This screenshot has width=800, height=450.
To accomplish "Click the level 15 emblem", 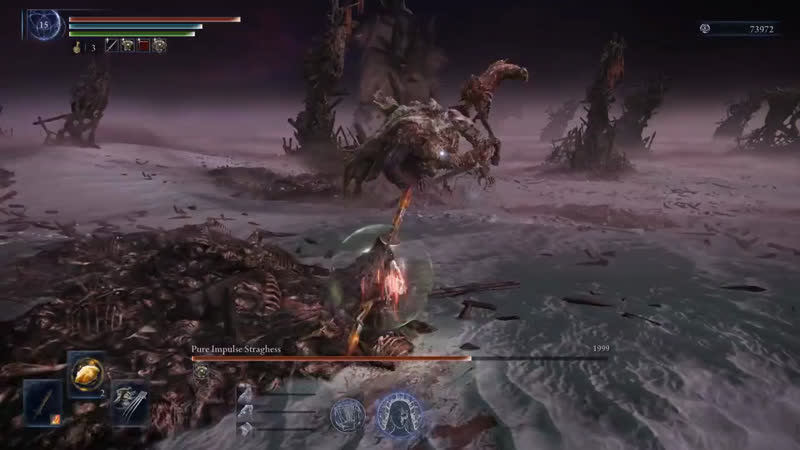I will pos(44,24).
